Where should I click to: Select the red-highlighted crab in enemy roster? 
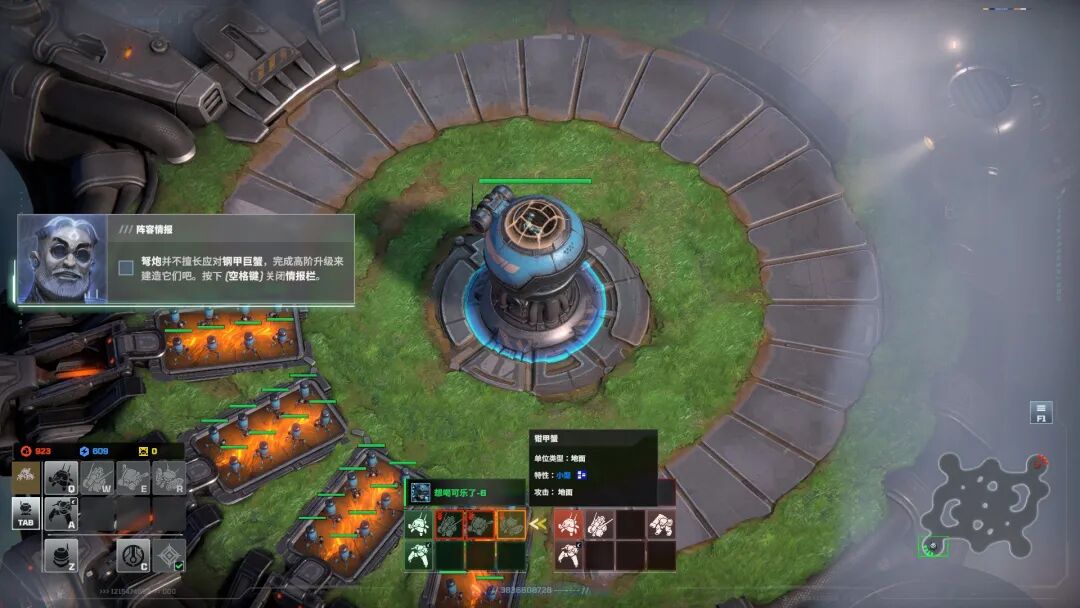569,524
